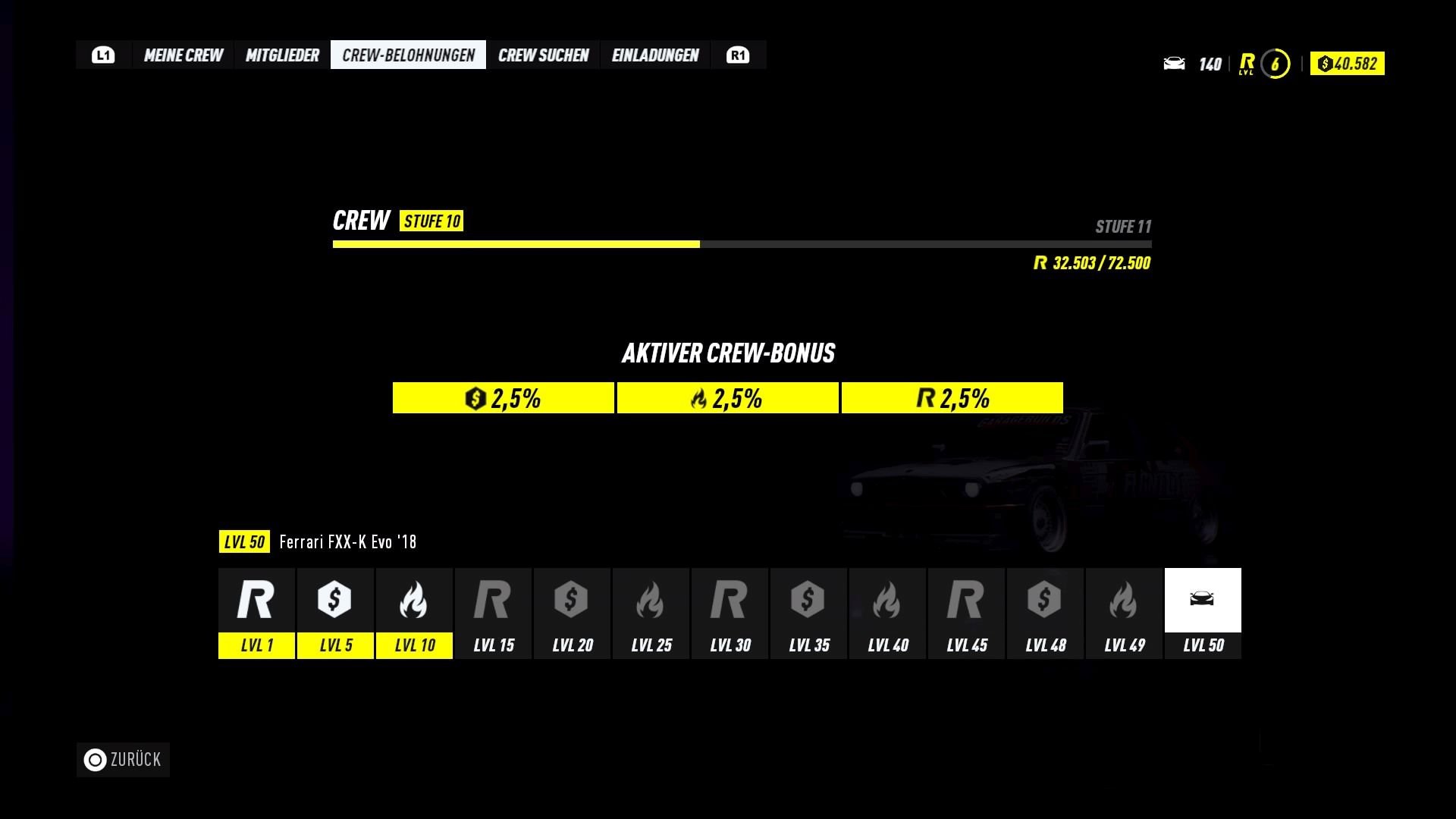Expand the STUFE 10 crew level badge

tap(431, 221)
